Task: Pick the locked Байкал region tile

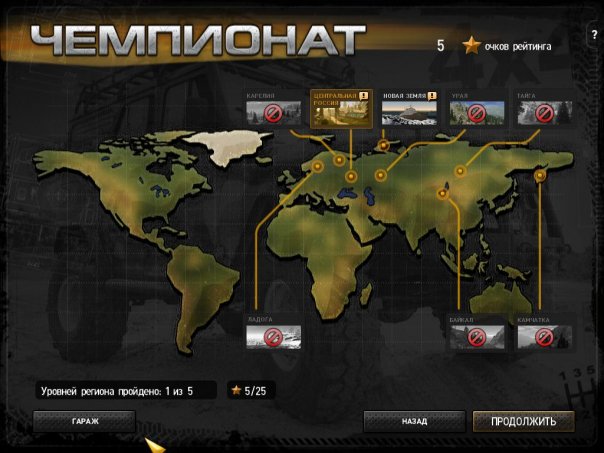Action: 476,335
